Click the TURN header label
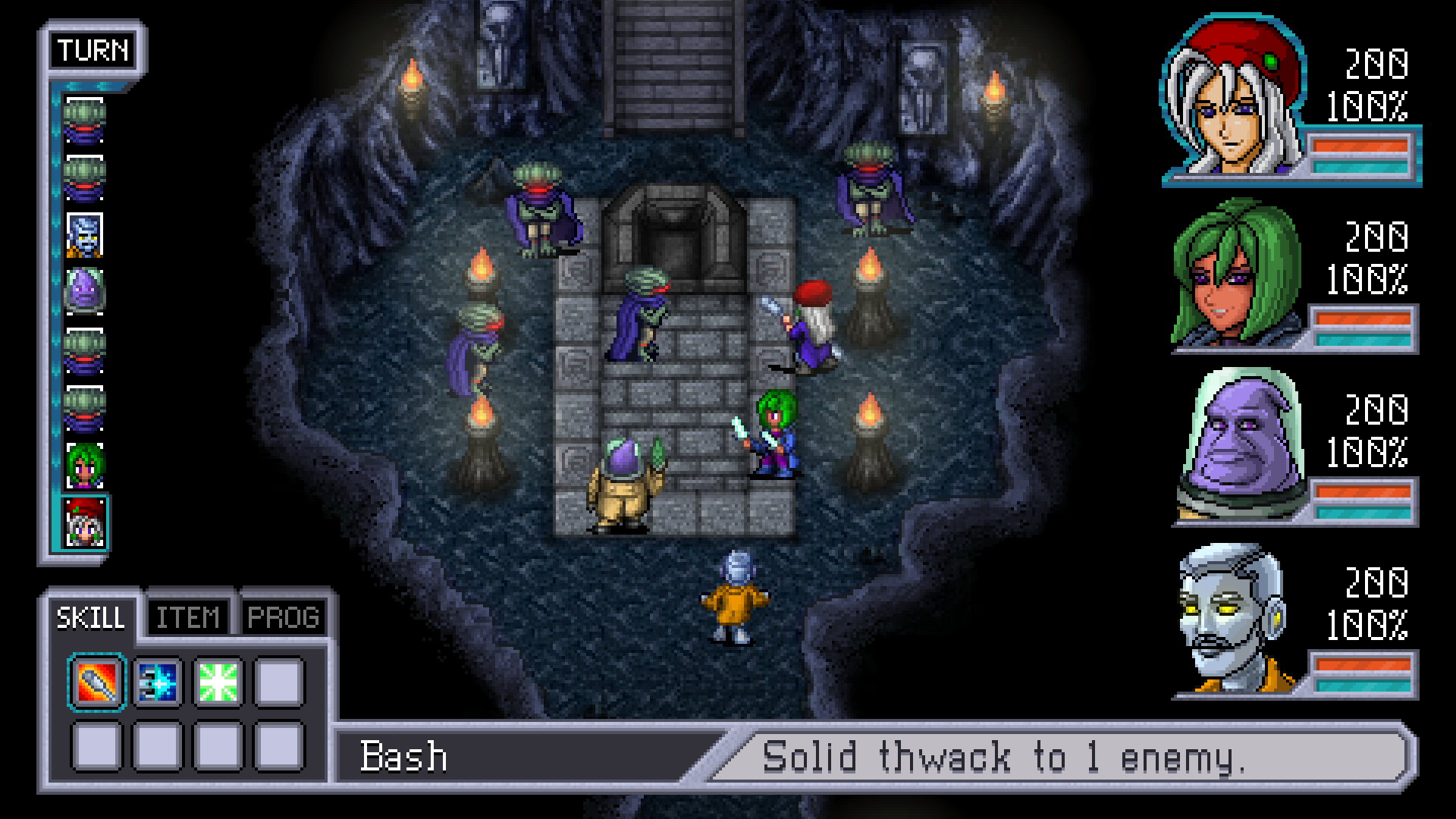The image size is (1456, 819). pos(93,51)
